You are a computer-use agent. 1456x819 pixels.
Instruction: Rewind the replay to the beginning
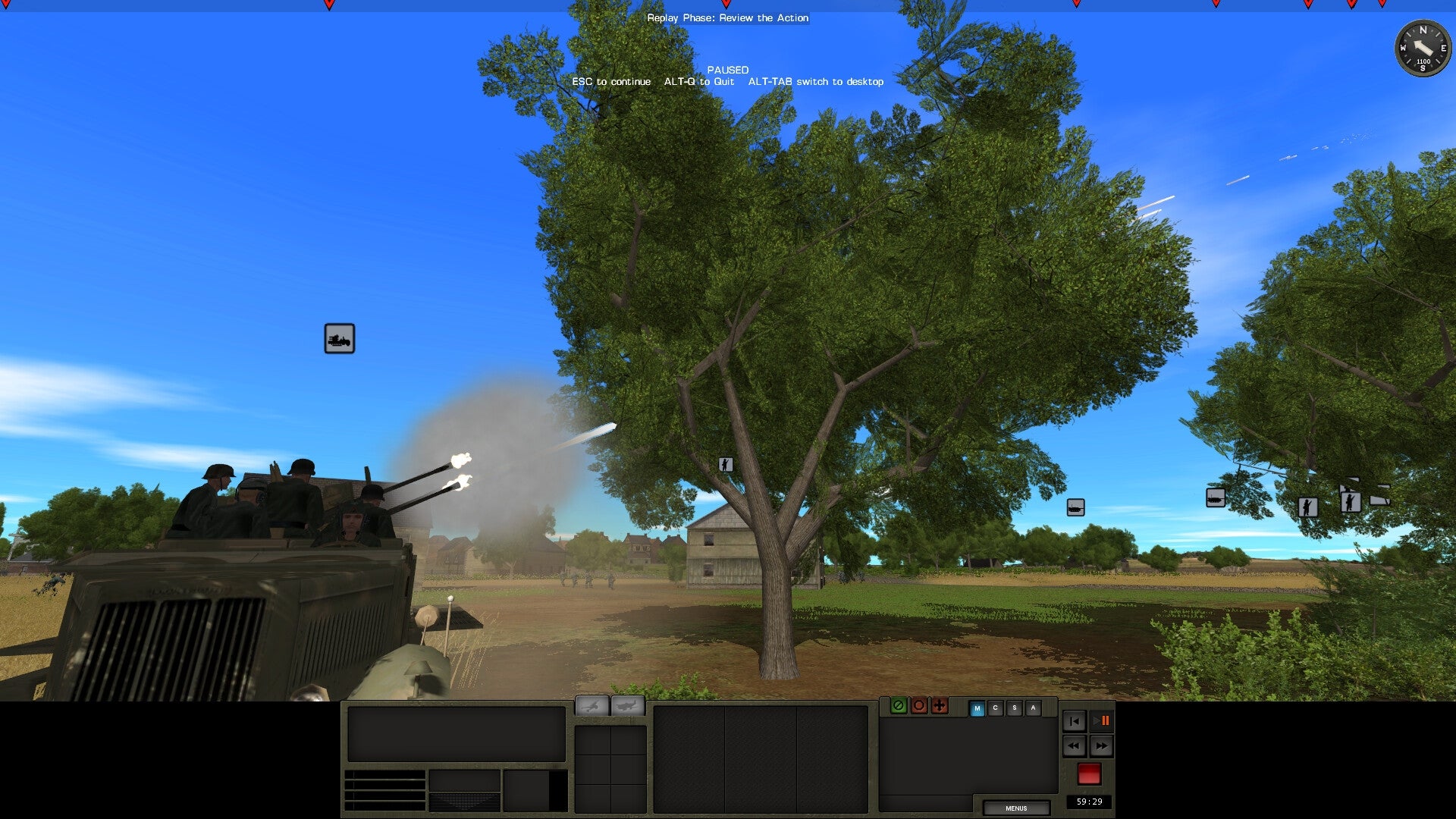1074,721
